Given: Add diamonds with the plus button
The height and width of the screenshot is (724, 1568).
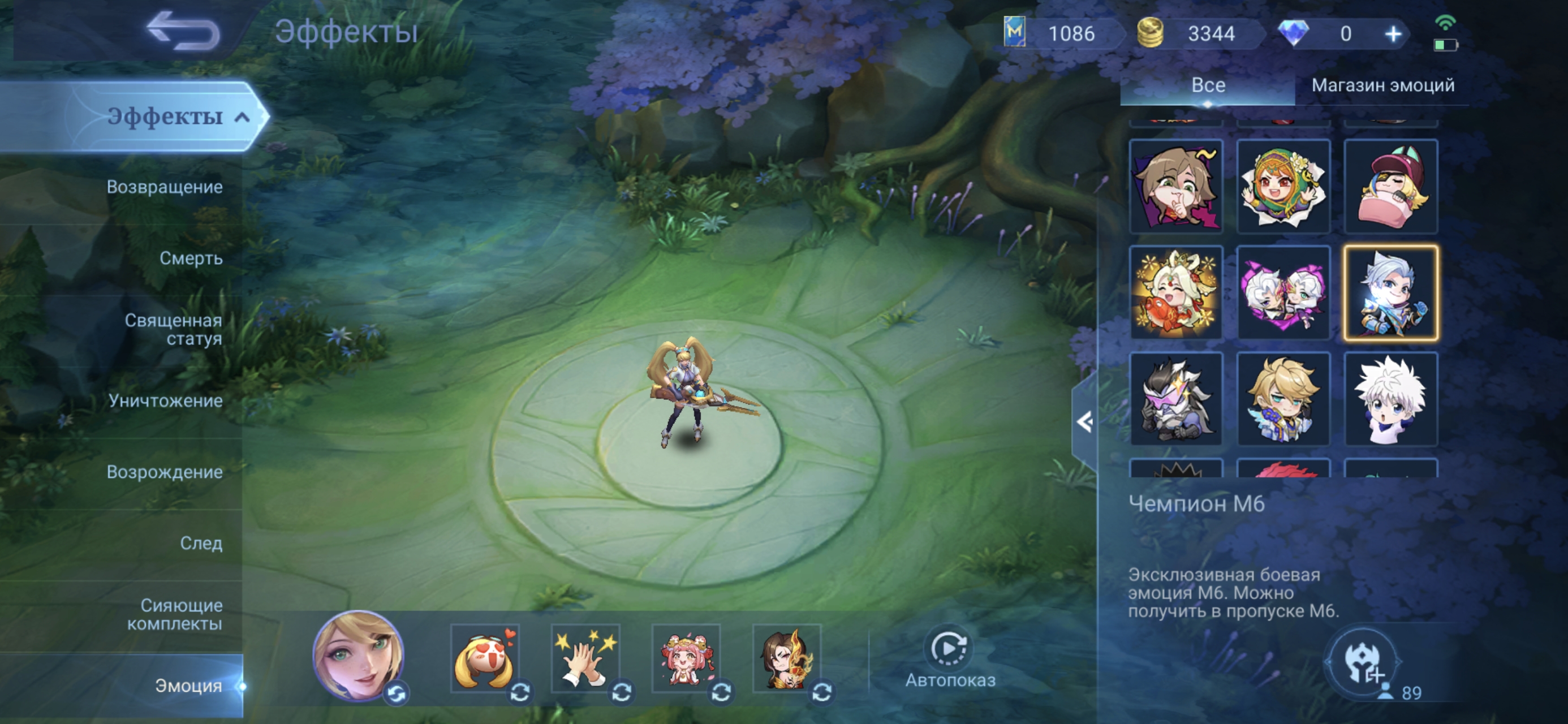Looking at the screenshot, I should pyautogui.click(x=1393, y=34).
